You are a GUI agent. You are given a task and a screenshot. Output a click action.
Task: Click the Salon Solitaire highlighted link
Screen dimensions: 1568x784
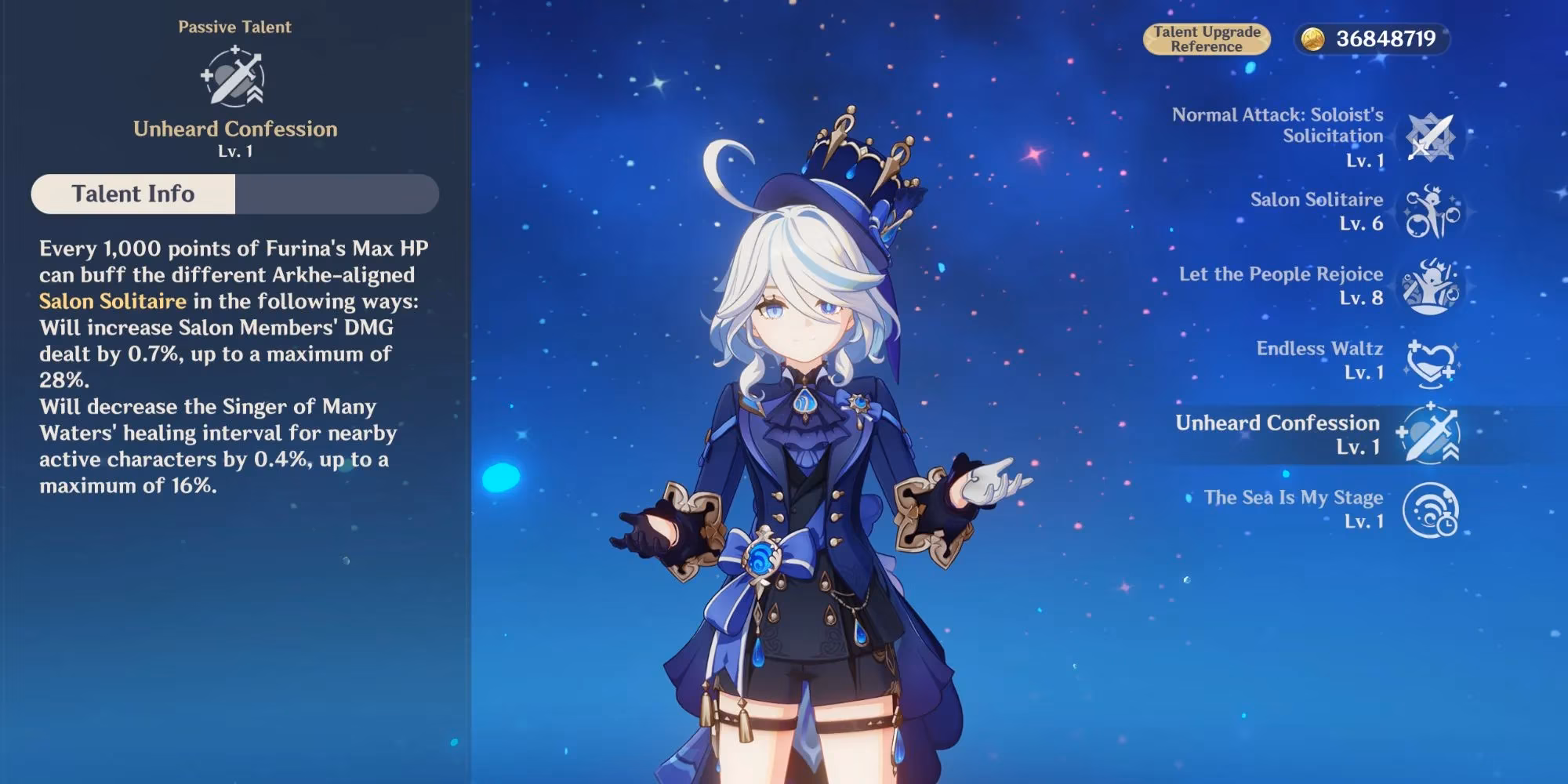(x=113, y=301)
